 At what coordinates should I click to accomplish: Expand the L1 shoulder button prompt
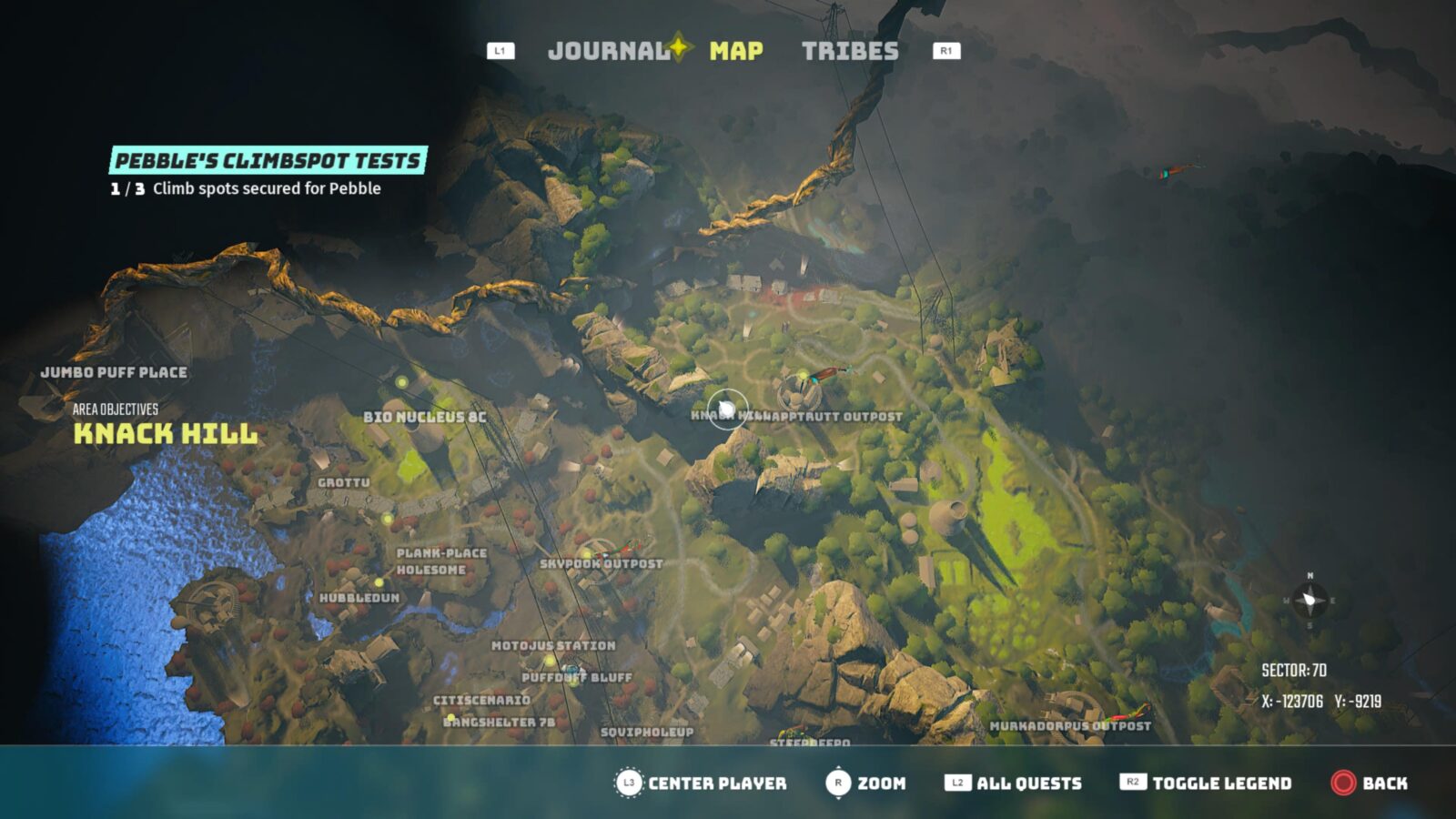click(499, 52)
